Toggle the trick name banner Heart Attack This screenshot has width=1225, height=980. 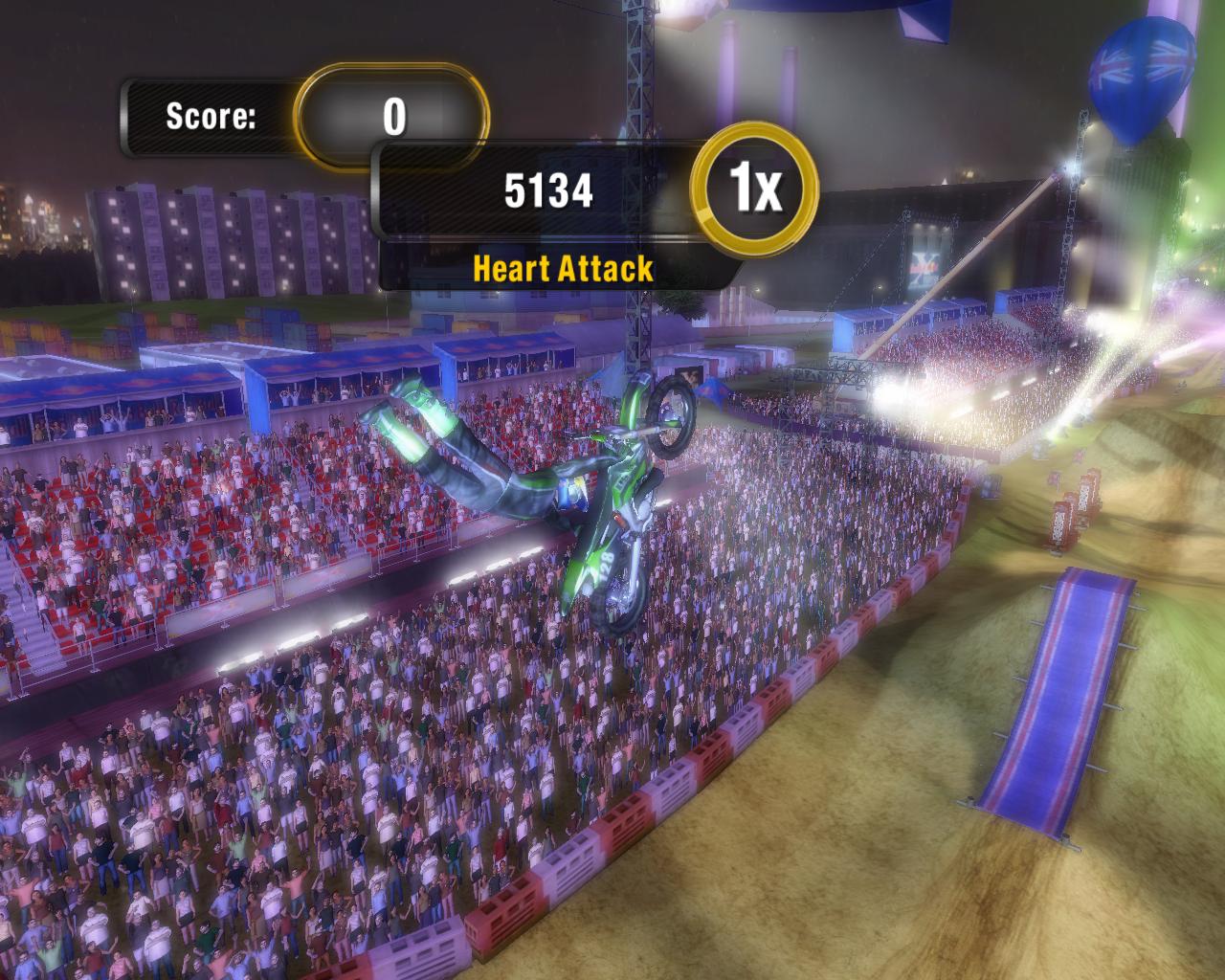tap(563, 270)
